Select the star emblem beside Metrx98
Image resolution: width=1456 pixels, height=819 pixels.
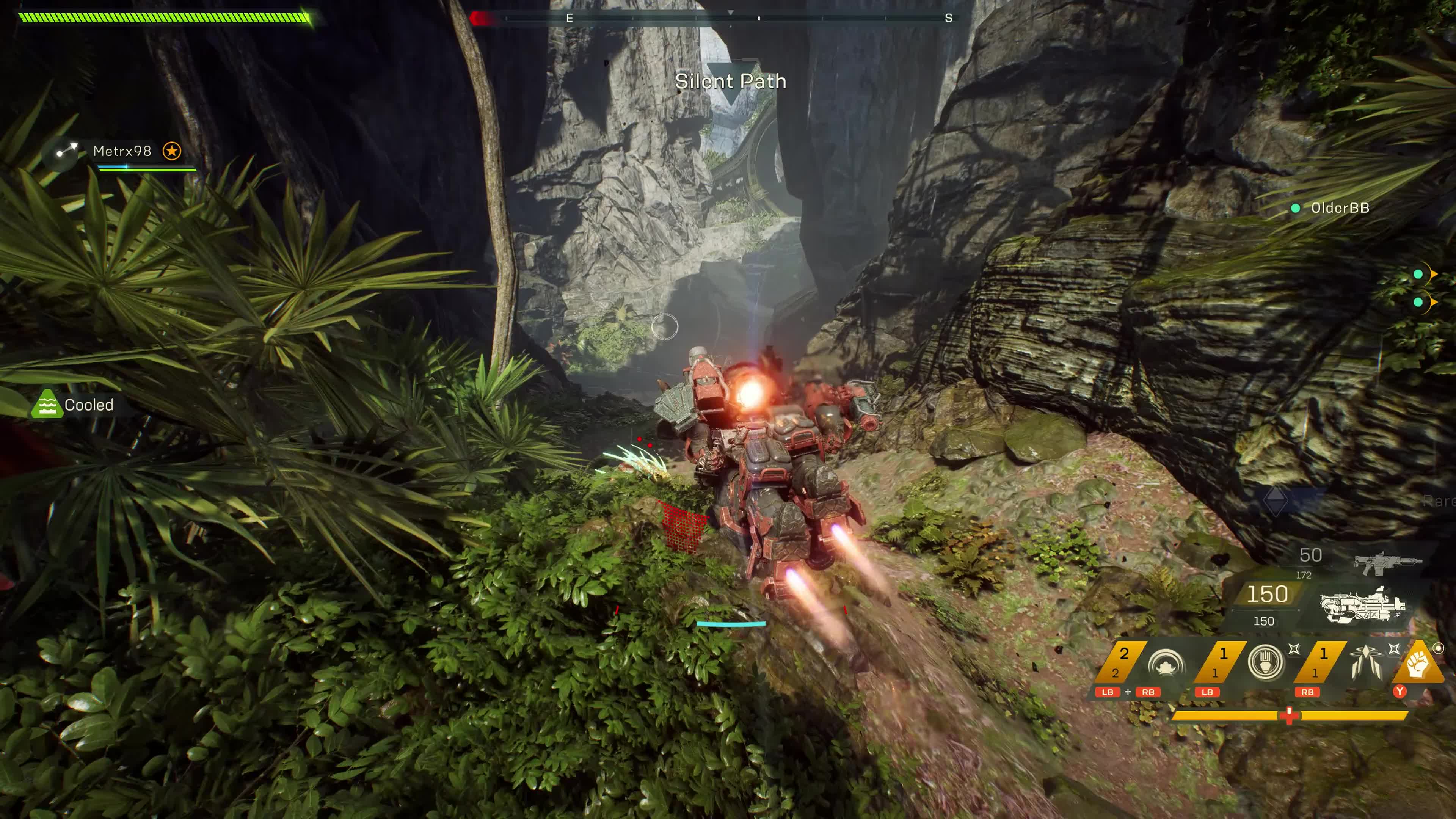tap(173, 151)
